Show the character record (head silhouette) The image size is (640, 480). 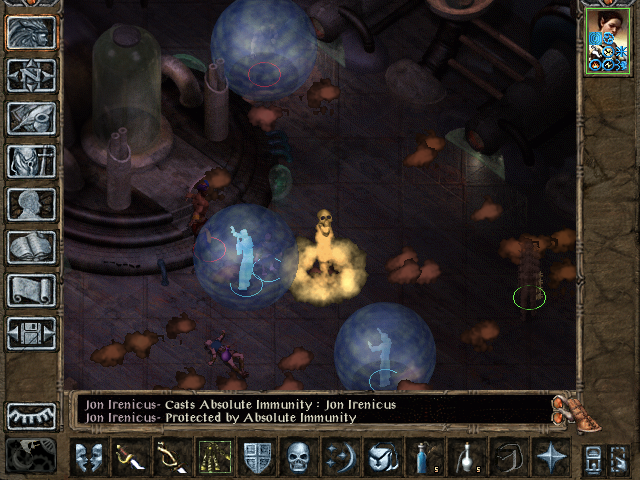coord(31,204)
